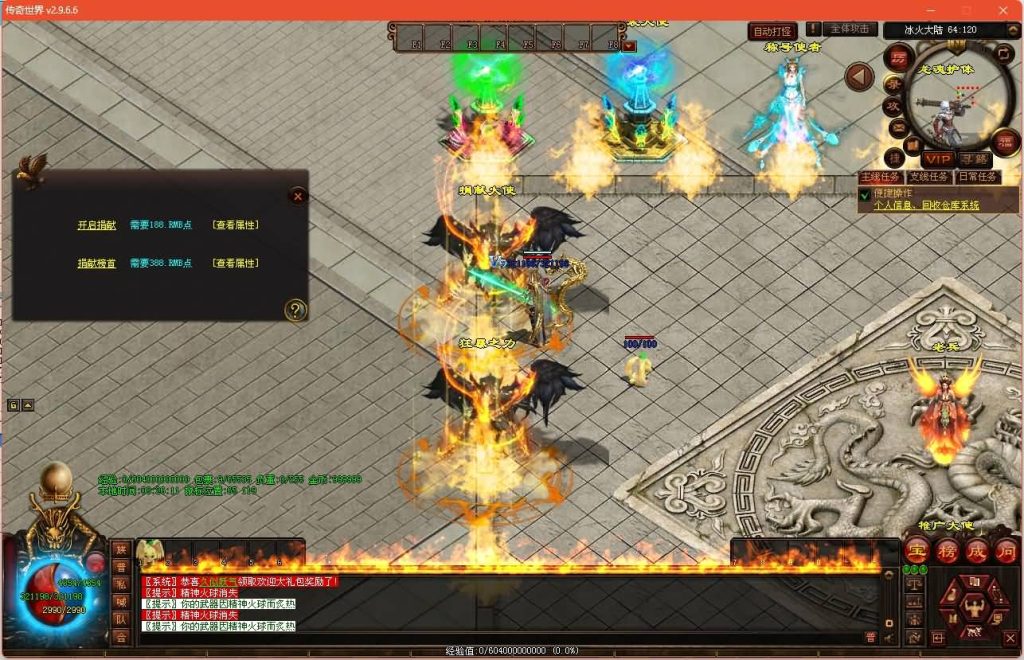1024x660 pixels.
Task: Open the question mark help button
Action: 294,310
